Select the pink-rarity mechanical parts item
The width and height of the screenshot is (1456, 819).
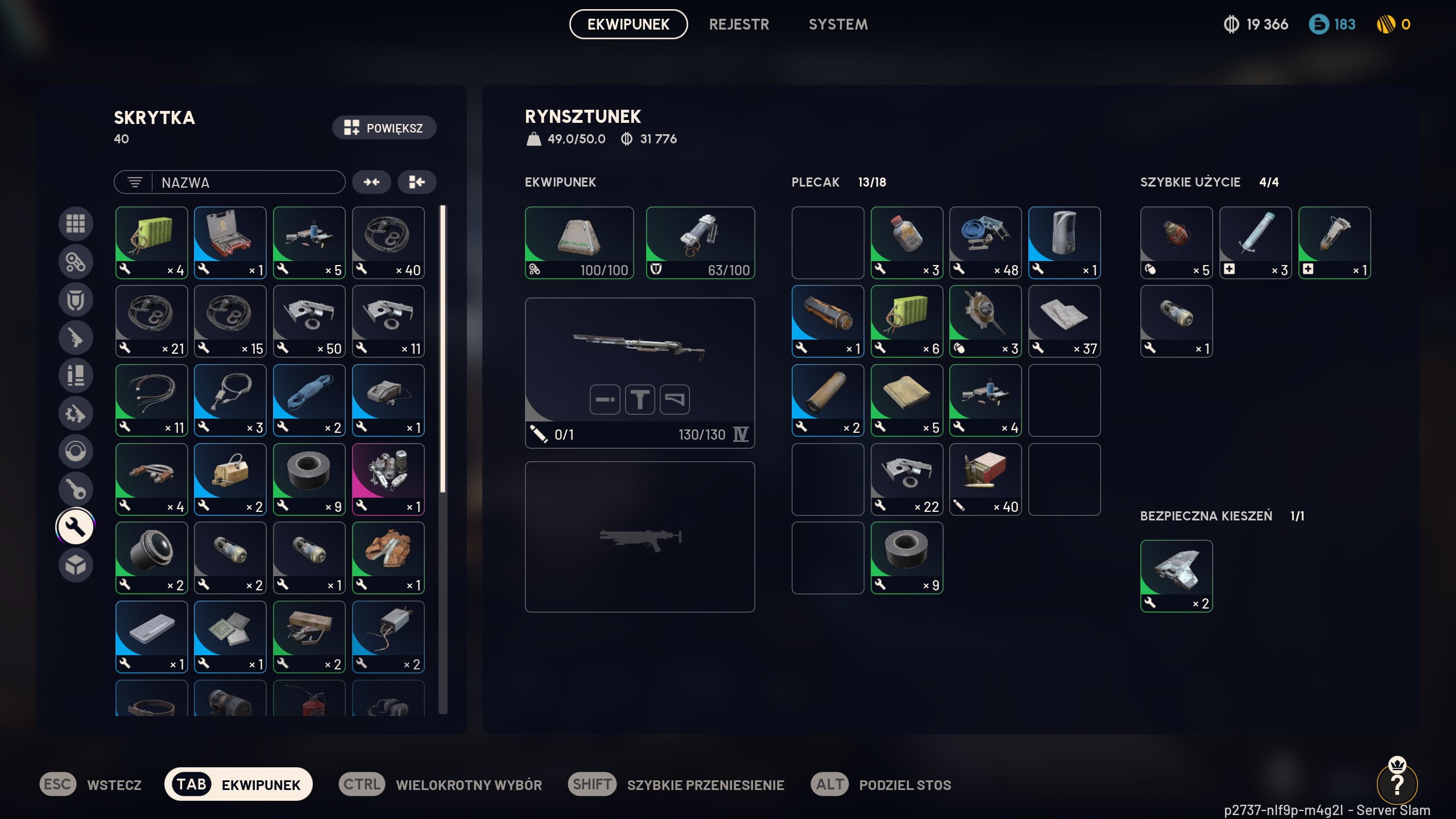click(388, 479)
